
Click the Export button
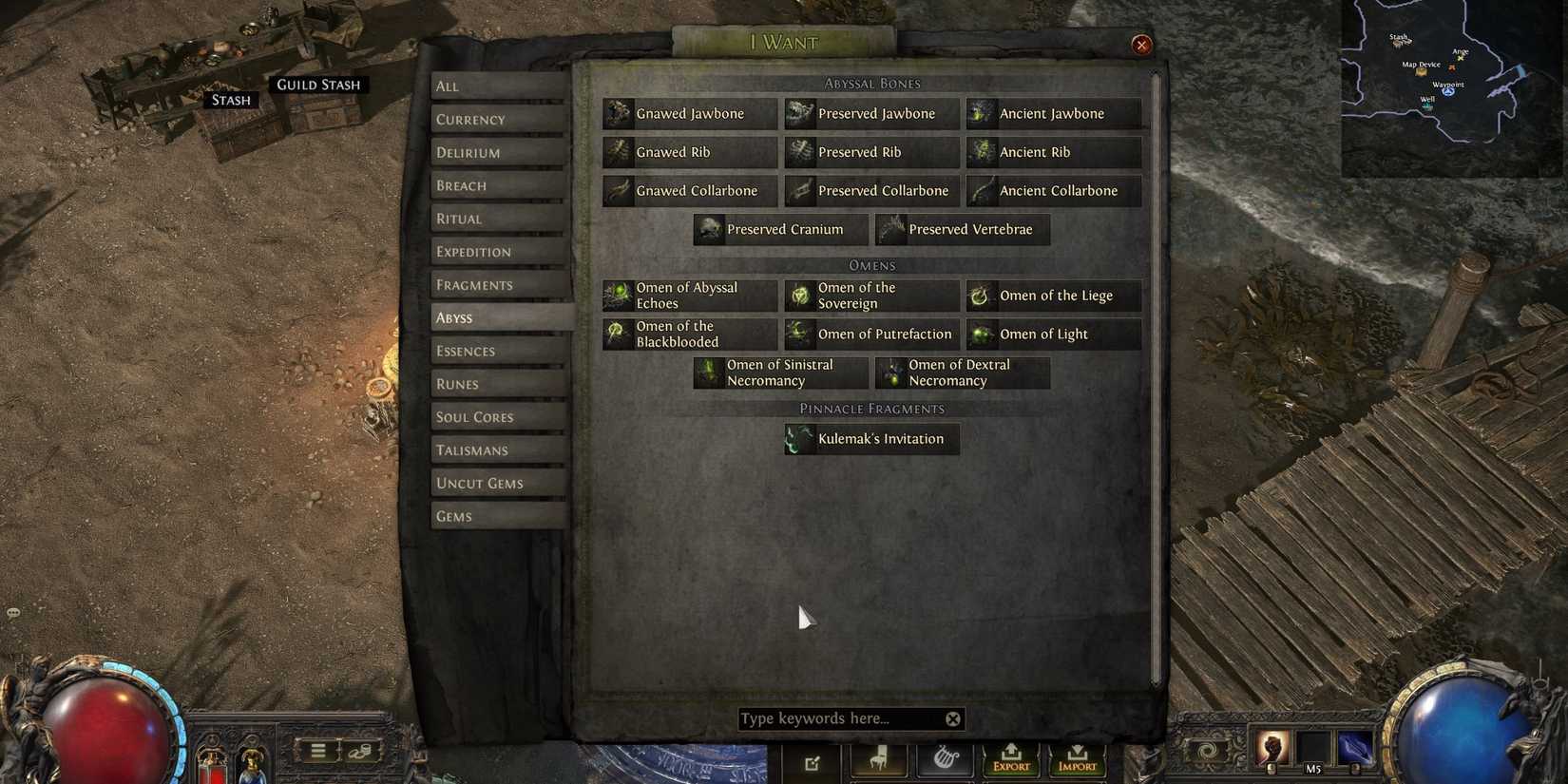(x=1010, y=760)
